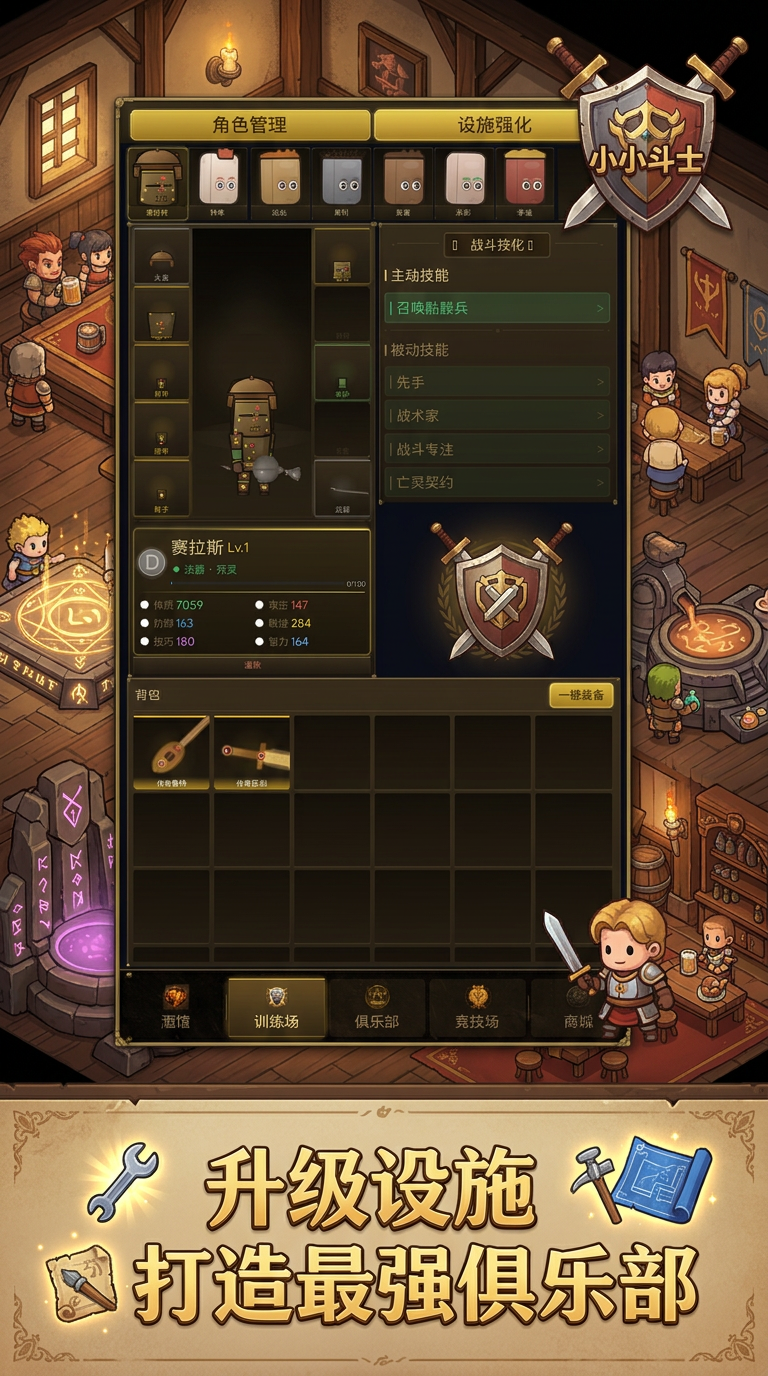Open the 战术家 passive skill entry

click(497, 415)
